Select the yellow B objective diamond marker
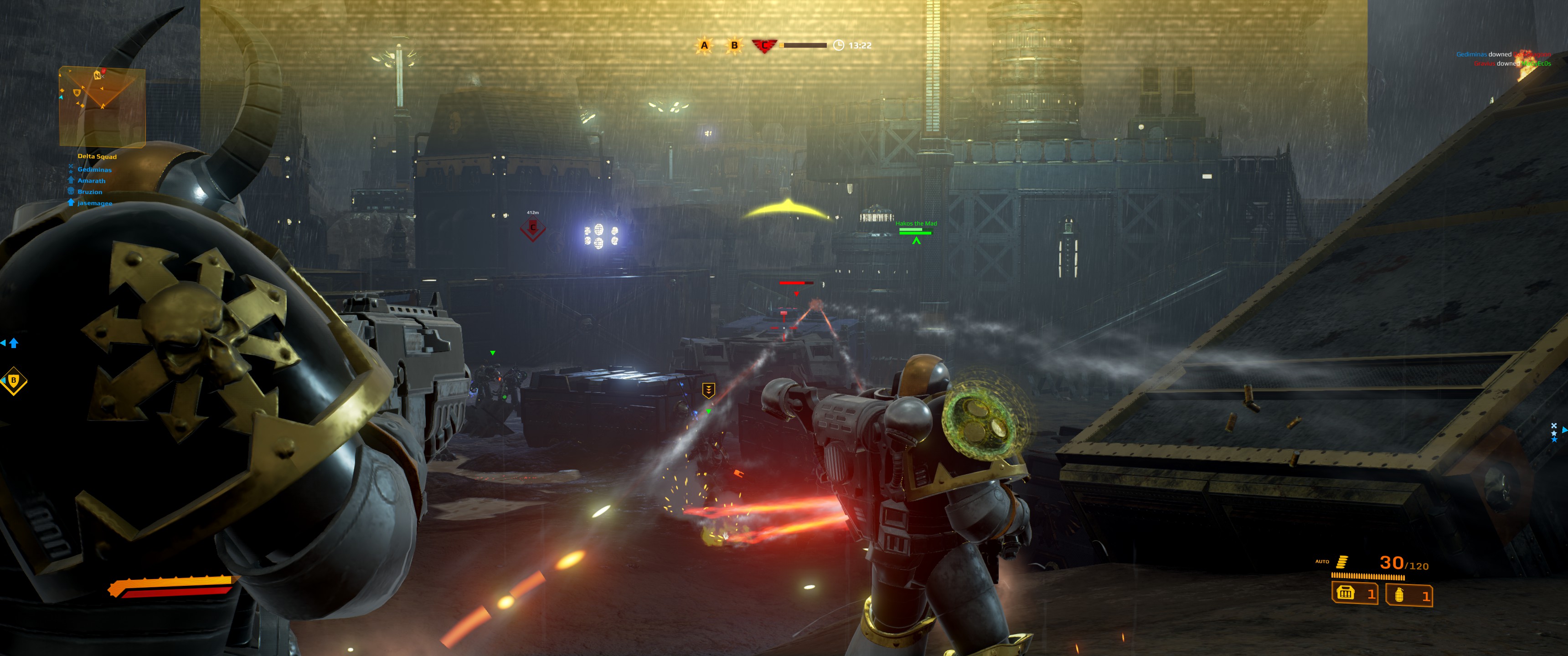Image resolution: width=1568 pixels, height=656 pixels. (x=13, y=381)
